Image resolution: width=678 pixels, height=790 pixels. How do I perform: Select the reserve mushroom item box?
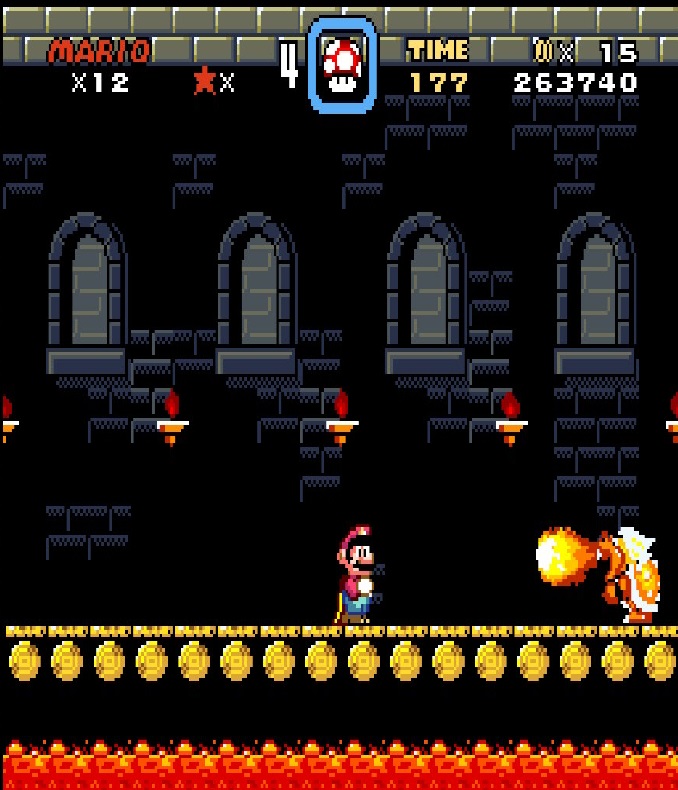click(343, 65)
